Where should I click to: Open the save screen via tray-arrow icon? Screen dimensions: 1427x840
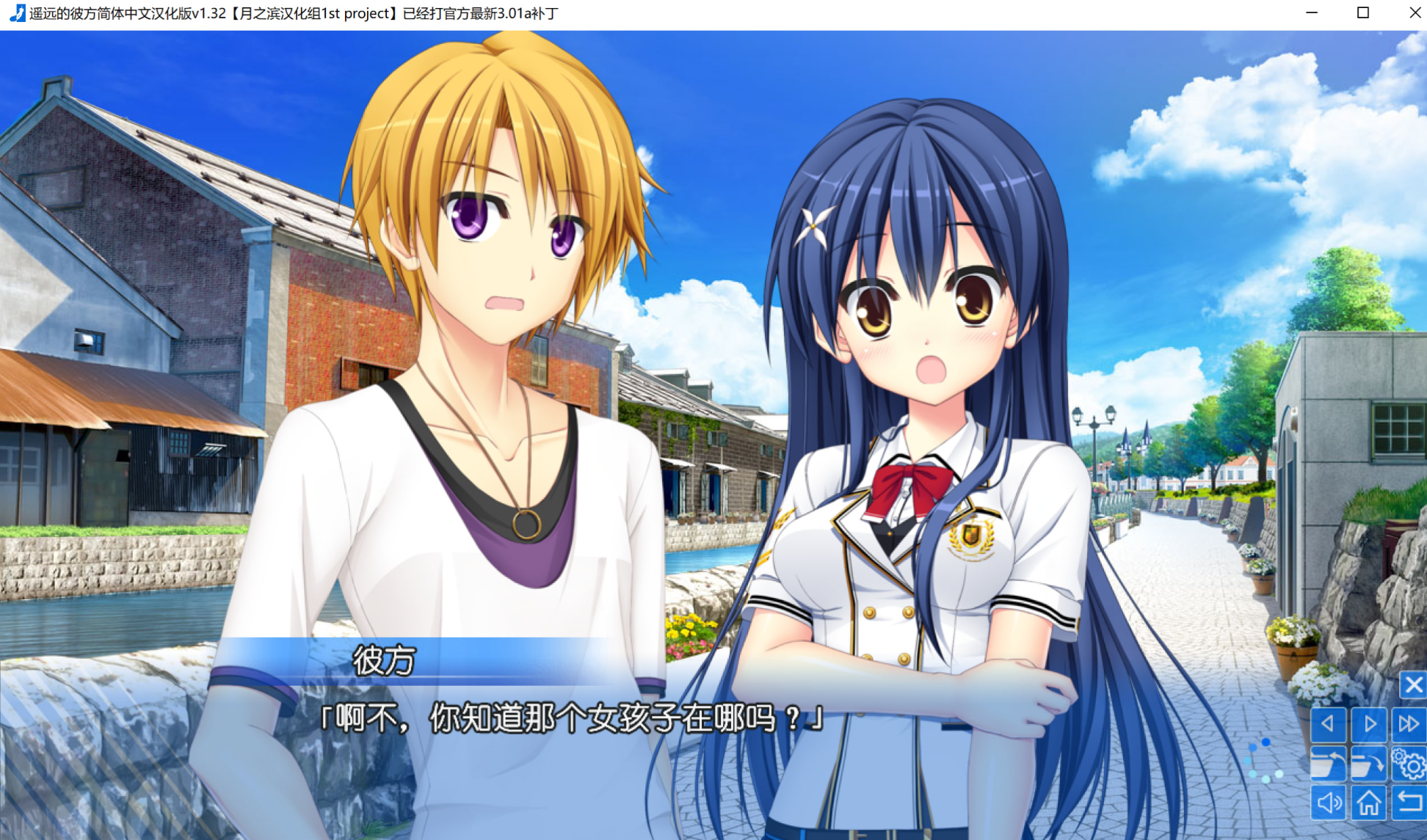[1370, 763]
